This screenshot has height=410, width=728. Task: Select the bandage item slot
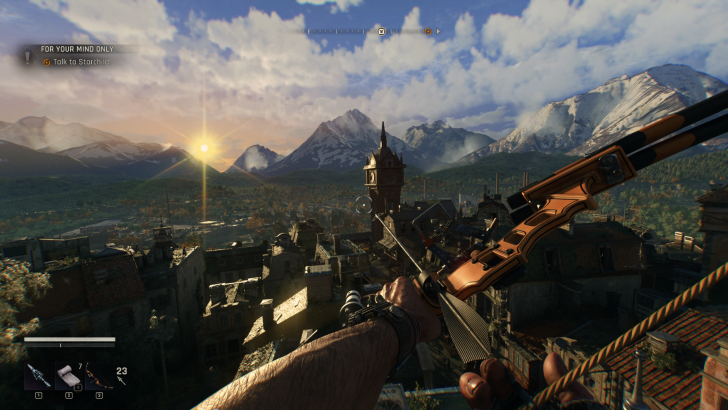pos(68,376)
